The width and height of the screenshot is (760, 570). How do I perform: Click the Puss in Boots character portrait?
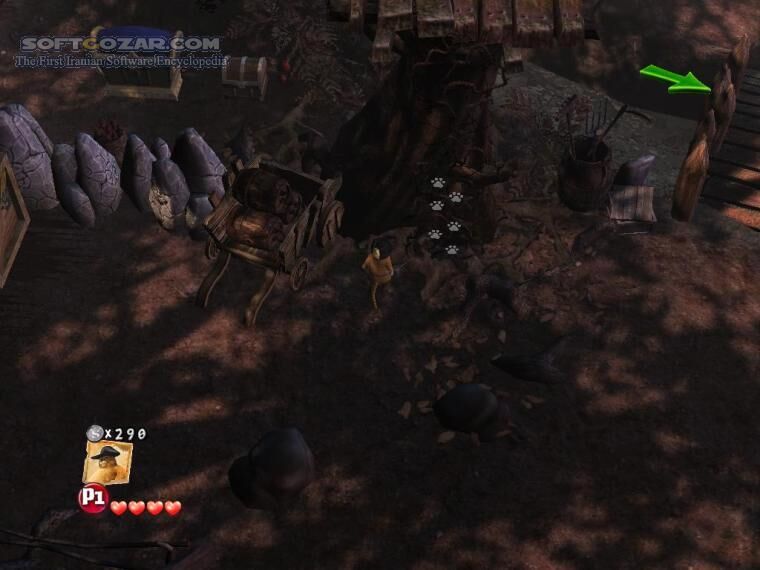tap(107, 463)
